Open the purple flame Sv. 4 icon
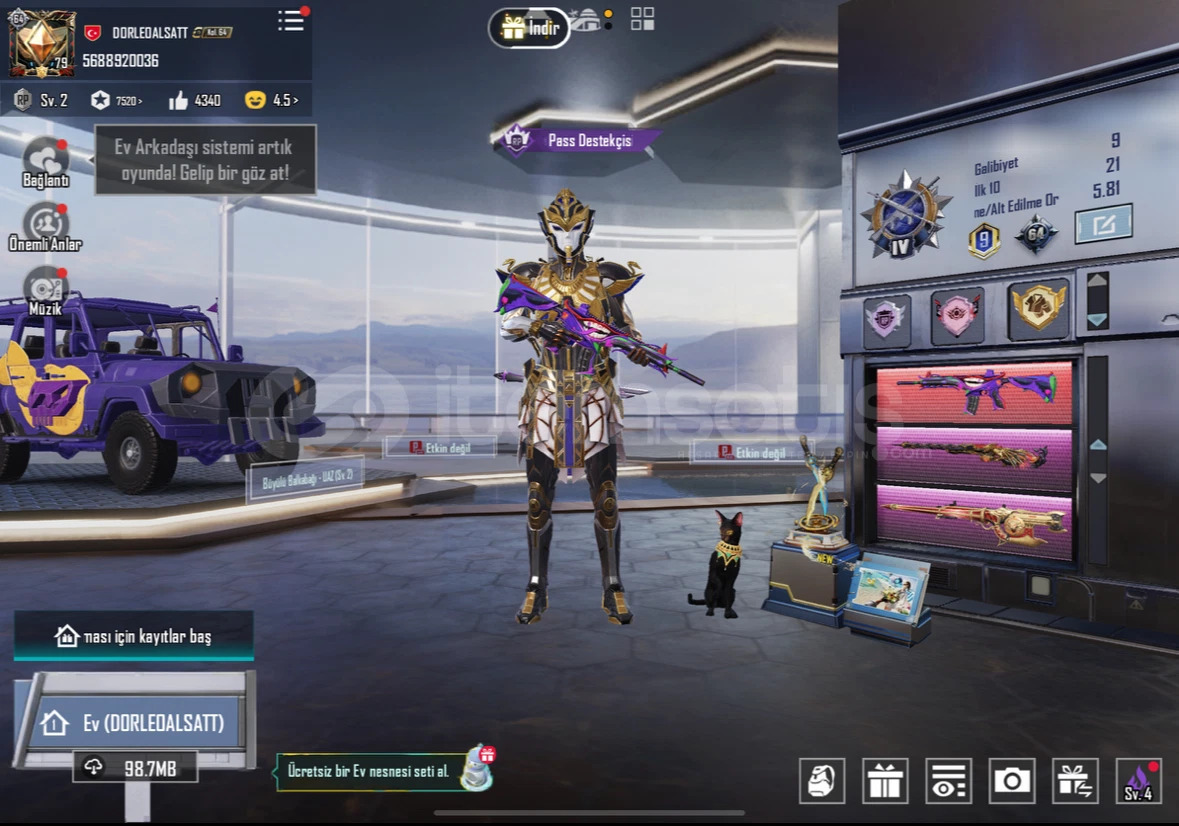 (1138, 780)
